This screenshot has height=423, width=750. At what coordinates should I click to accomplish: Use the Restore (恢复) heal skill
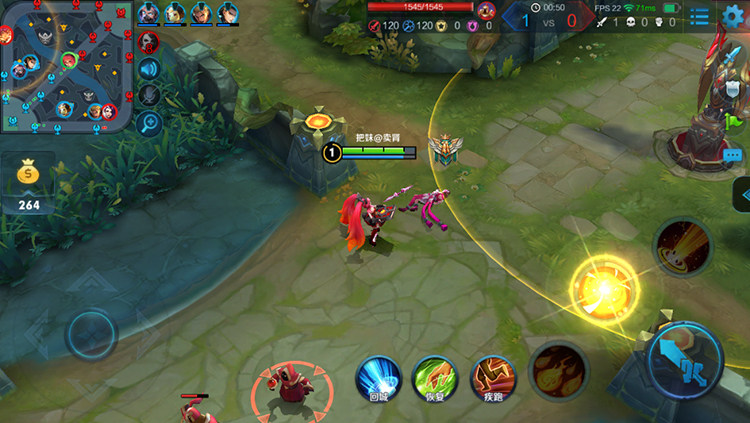click(x=435, y=377)
